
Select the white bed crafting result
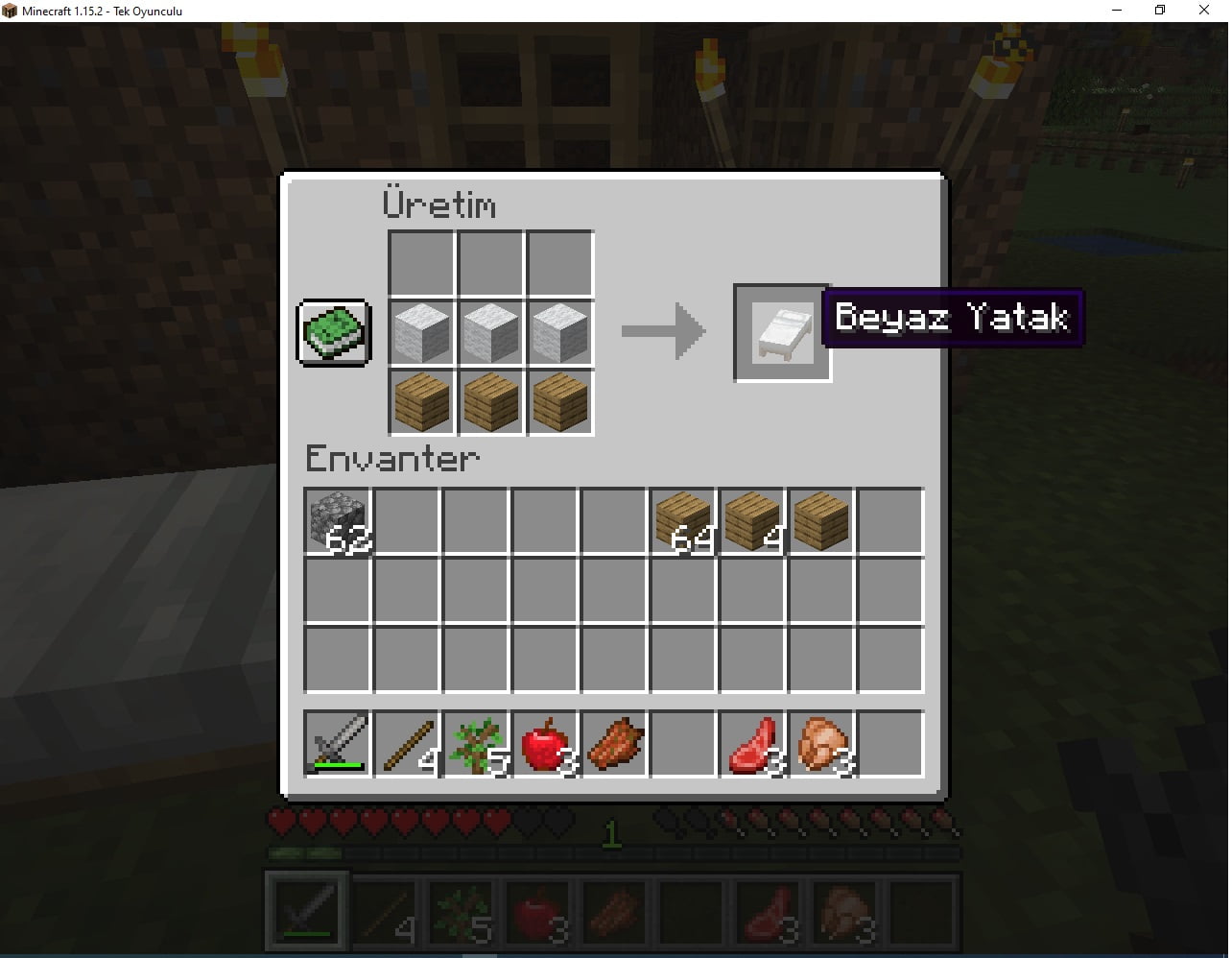click(781, 332)
